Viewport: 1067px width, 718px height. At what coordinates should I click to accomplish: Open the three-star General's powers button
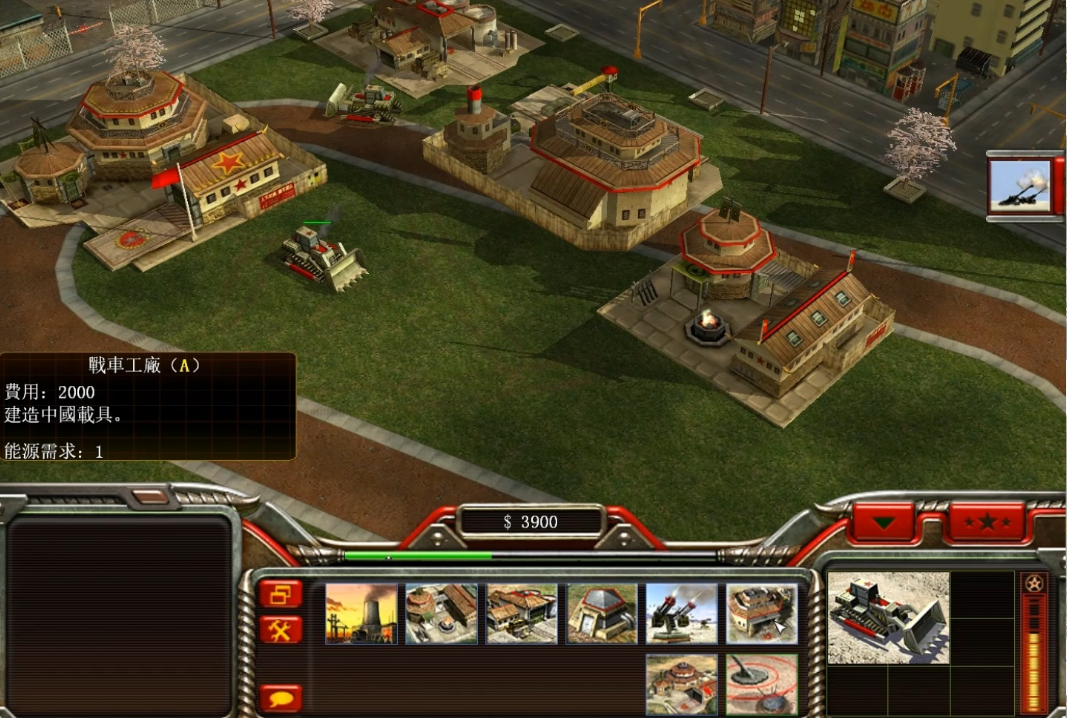pos(987,522)
